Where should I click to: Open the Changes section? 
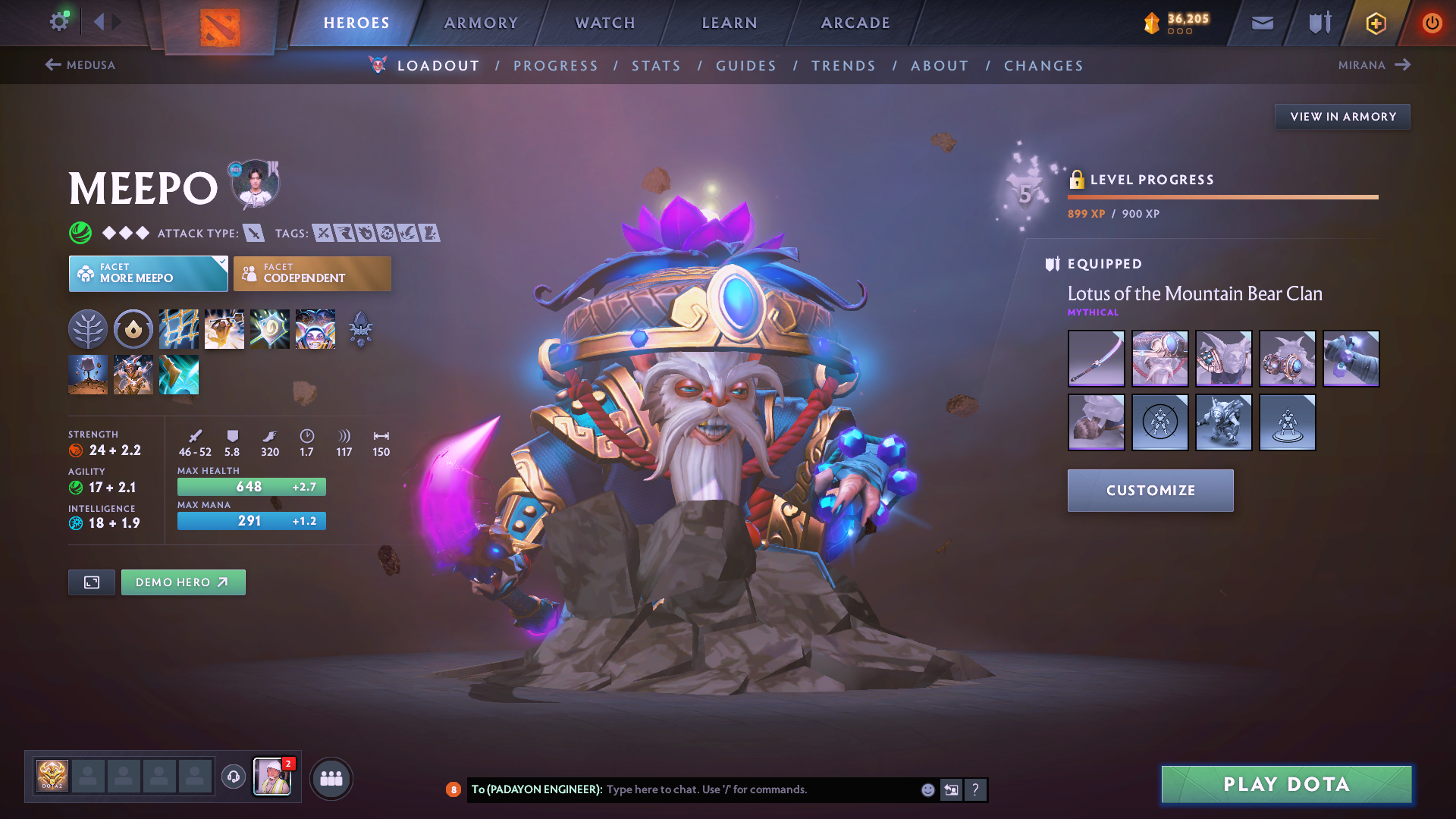point(1043,66)
